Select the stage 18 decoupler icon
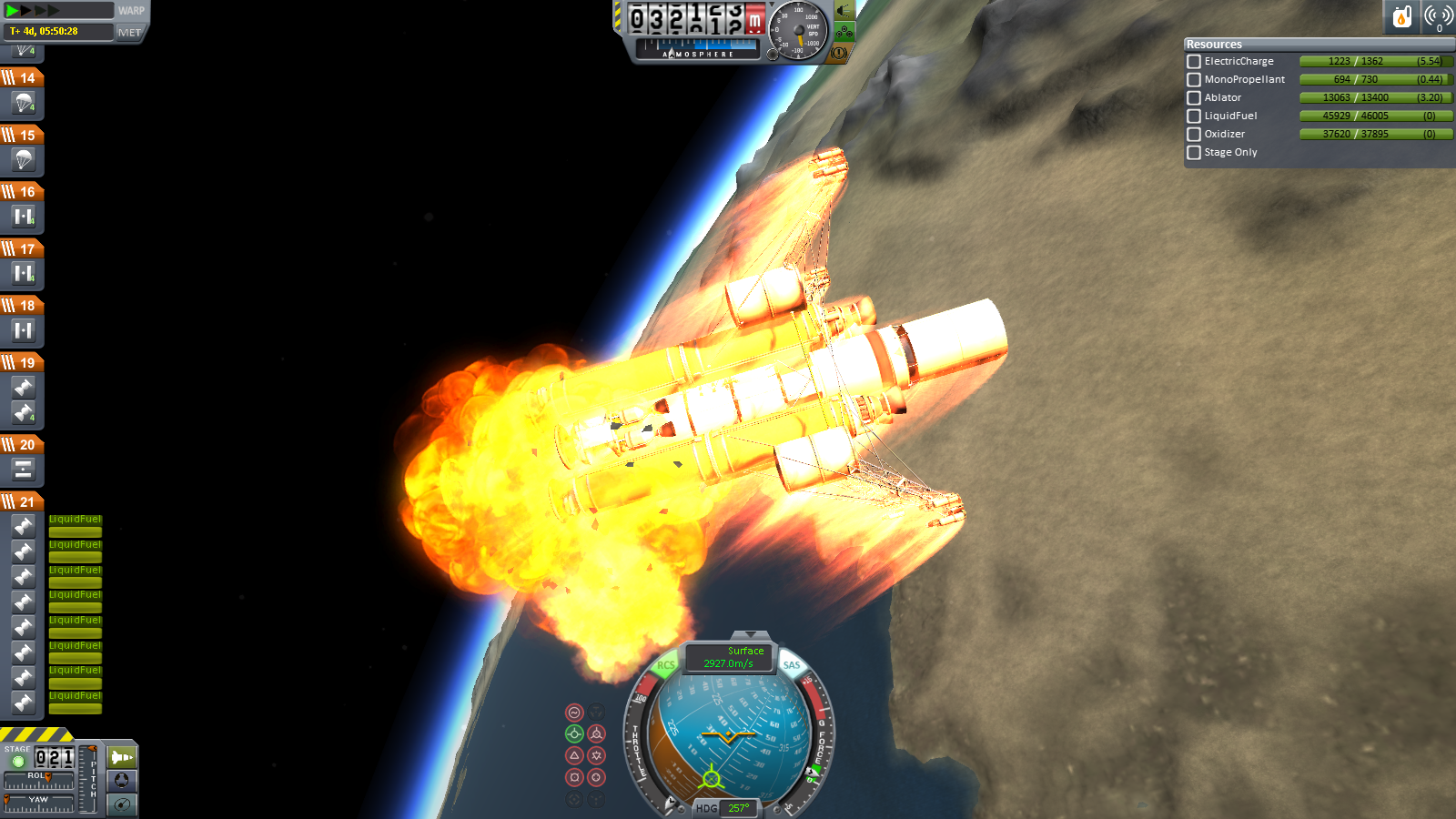This screenshot has height=819, width=1456. pos(24,330)
